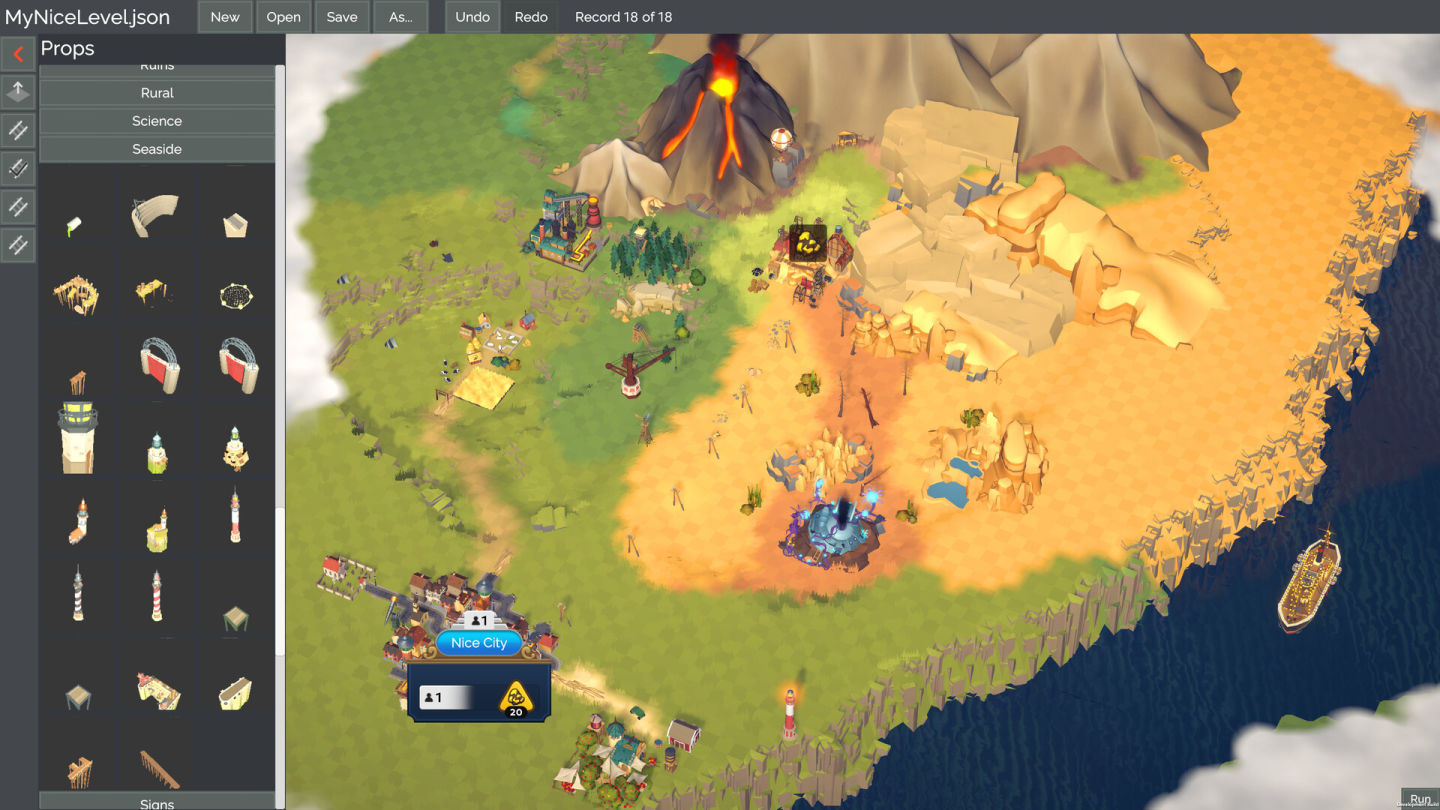
Task: Expand the Rural props category
Action: [157, 93]
